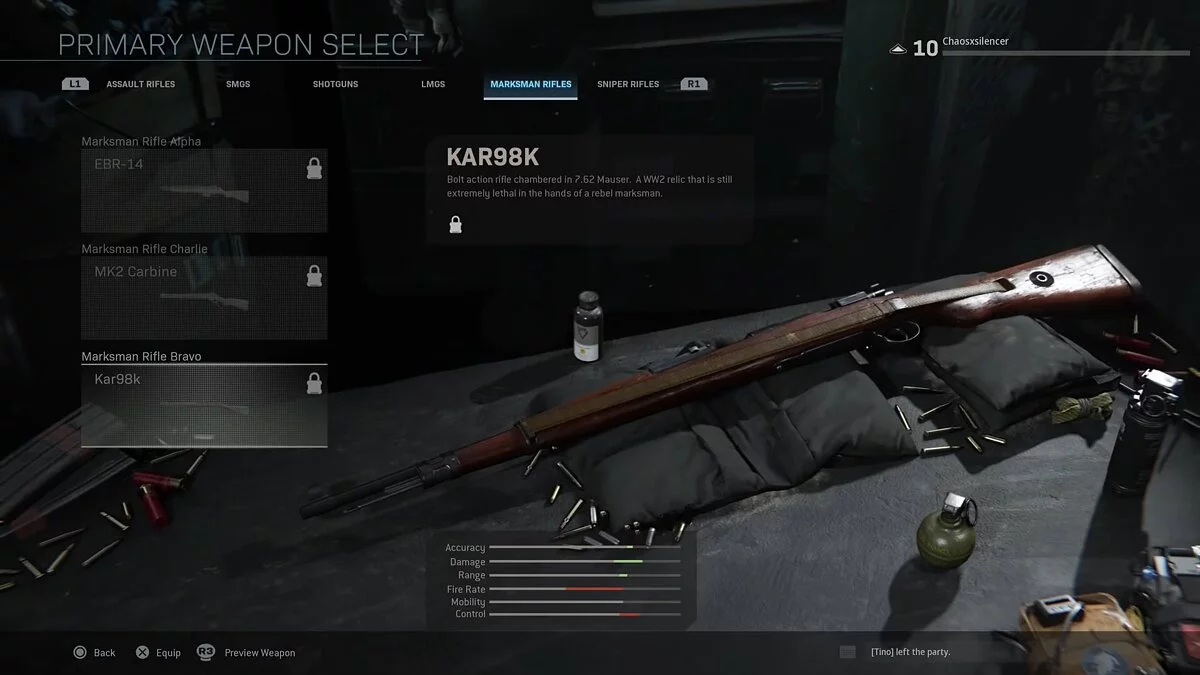Choose the MK2 Carbine weapon tile

(x=204, y=298)
